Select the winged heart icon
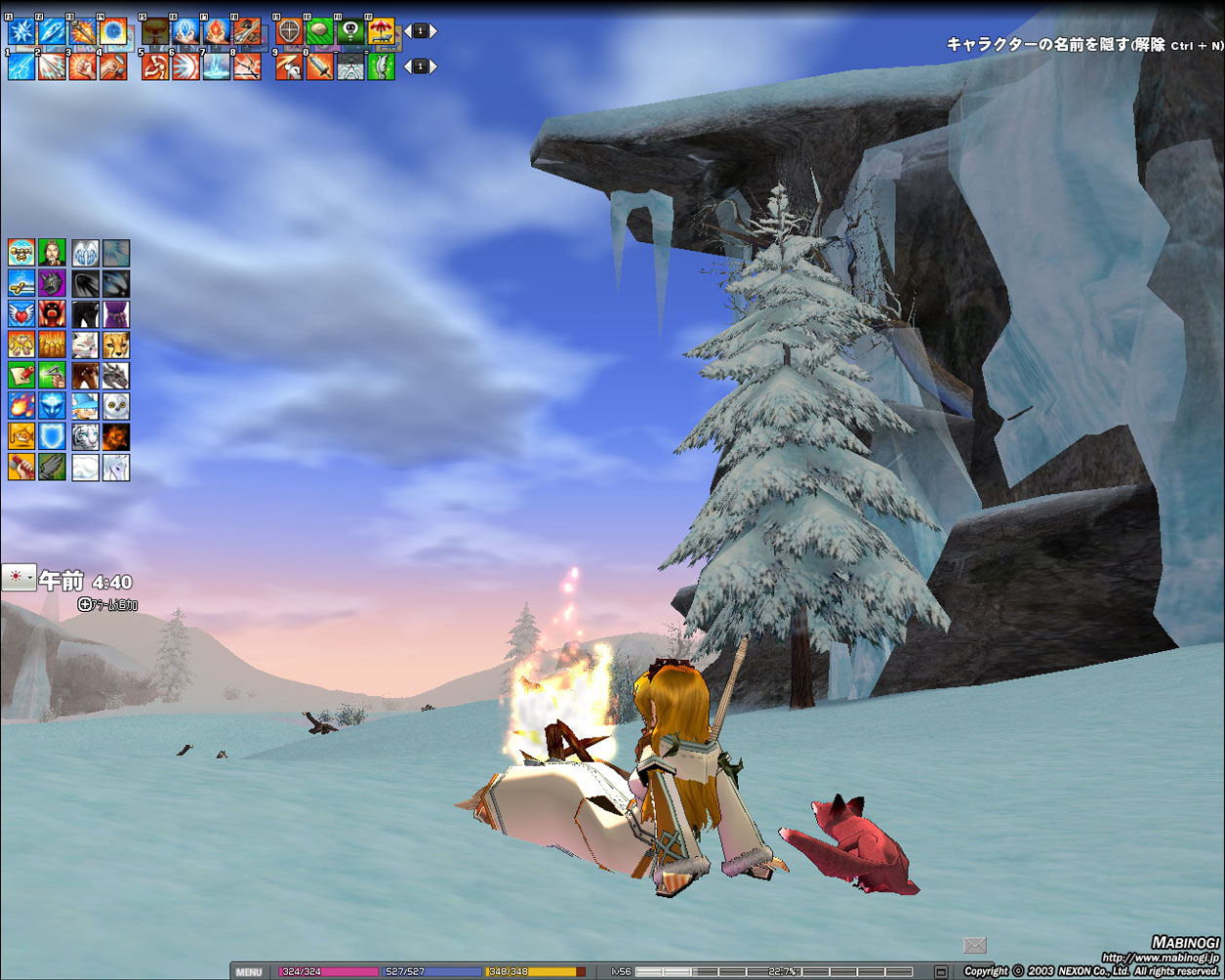This screenshot has width=1225, height=980. [x=21, y=314]
